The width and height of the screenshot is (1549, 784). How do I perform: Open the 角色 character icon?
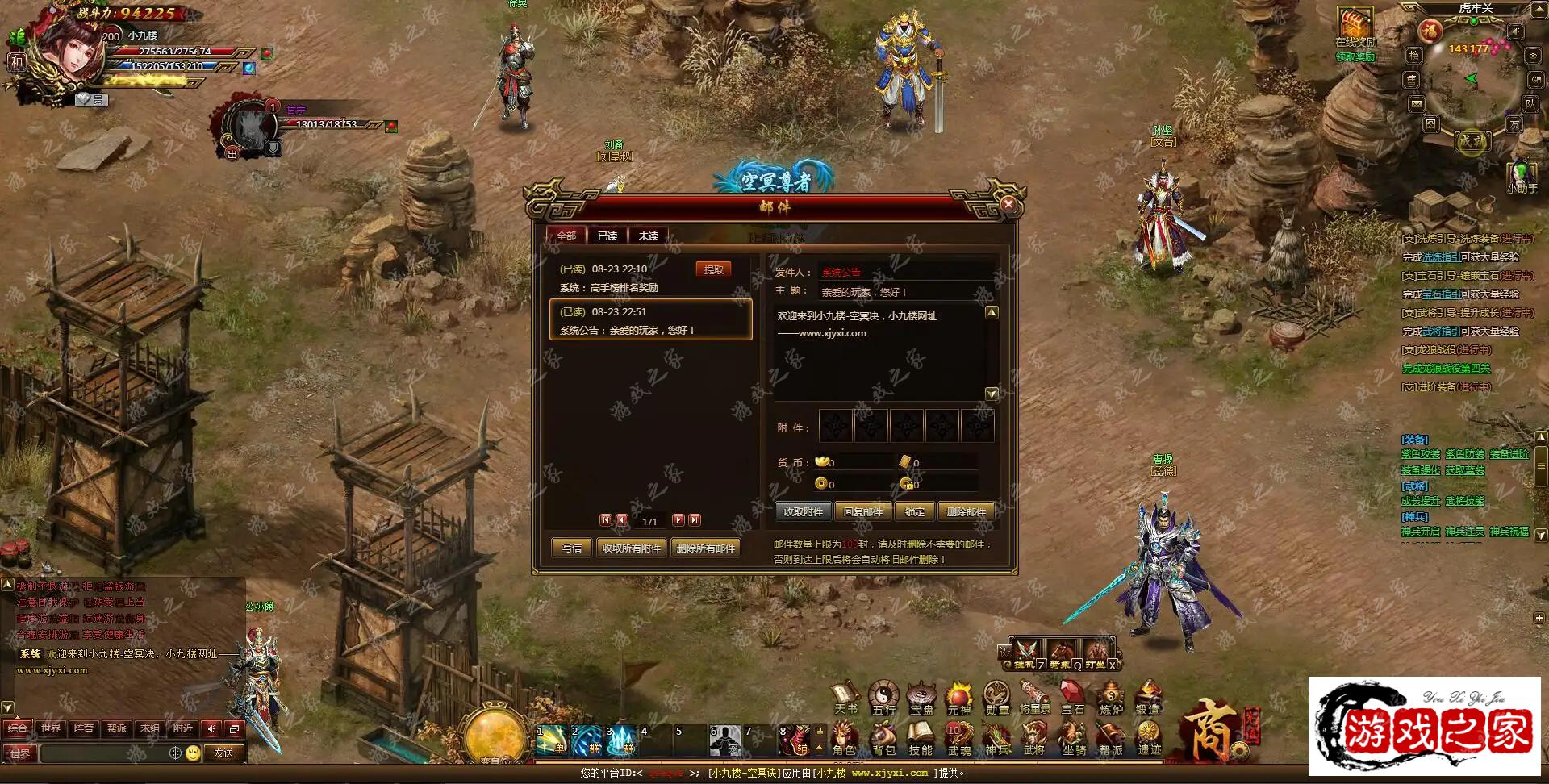pyautogui.click(x=844, y=737)
